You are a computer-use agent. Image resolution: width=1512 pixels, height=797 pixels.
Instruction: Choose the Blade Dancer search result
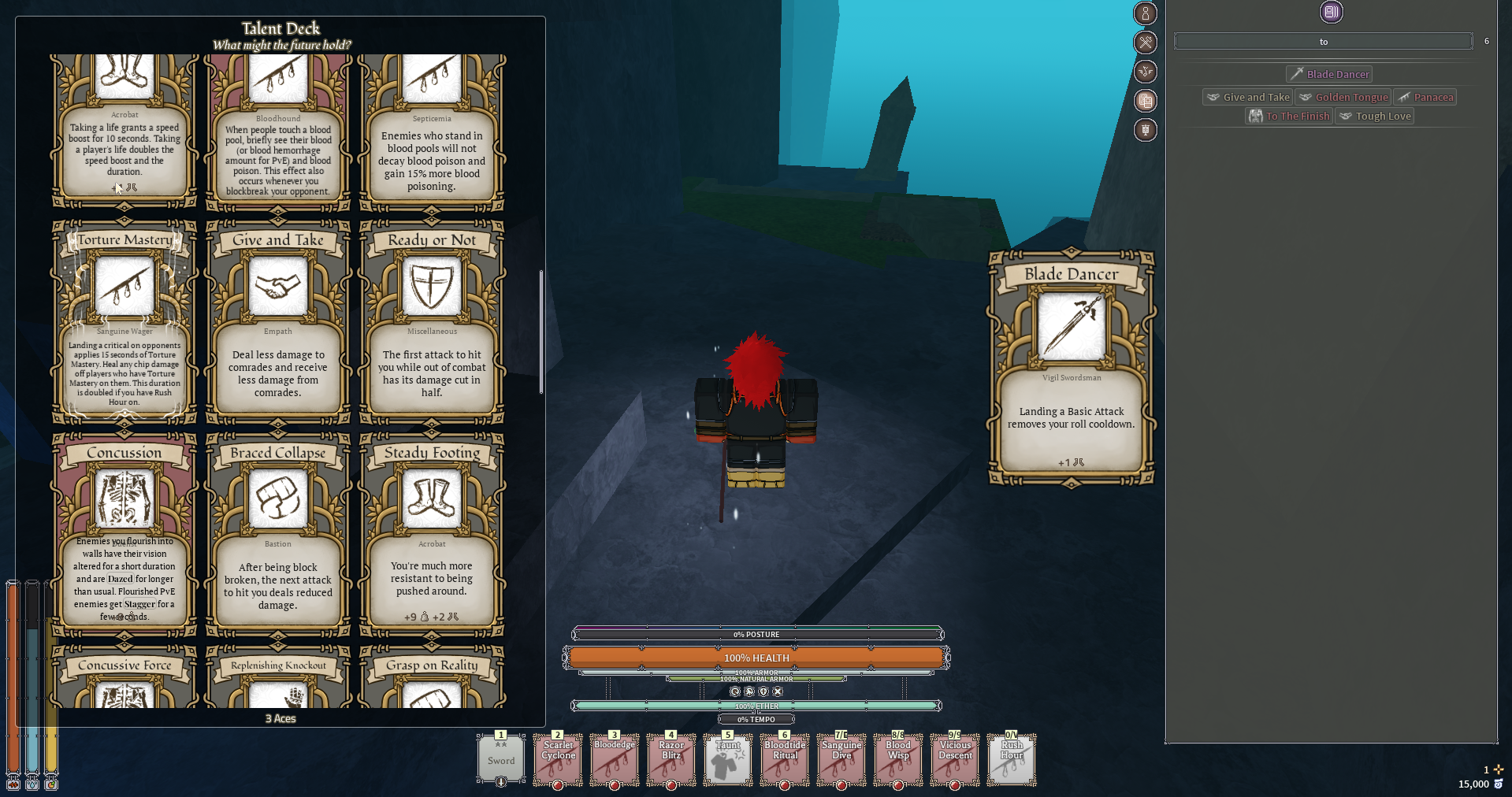point(1329,74)
